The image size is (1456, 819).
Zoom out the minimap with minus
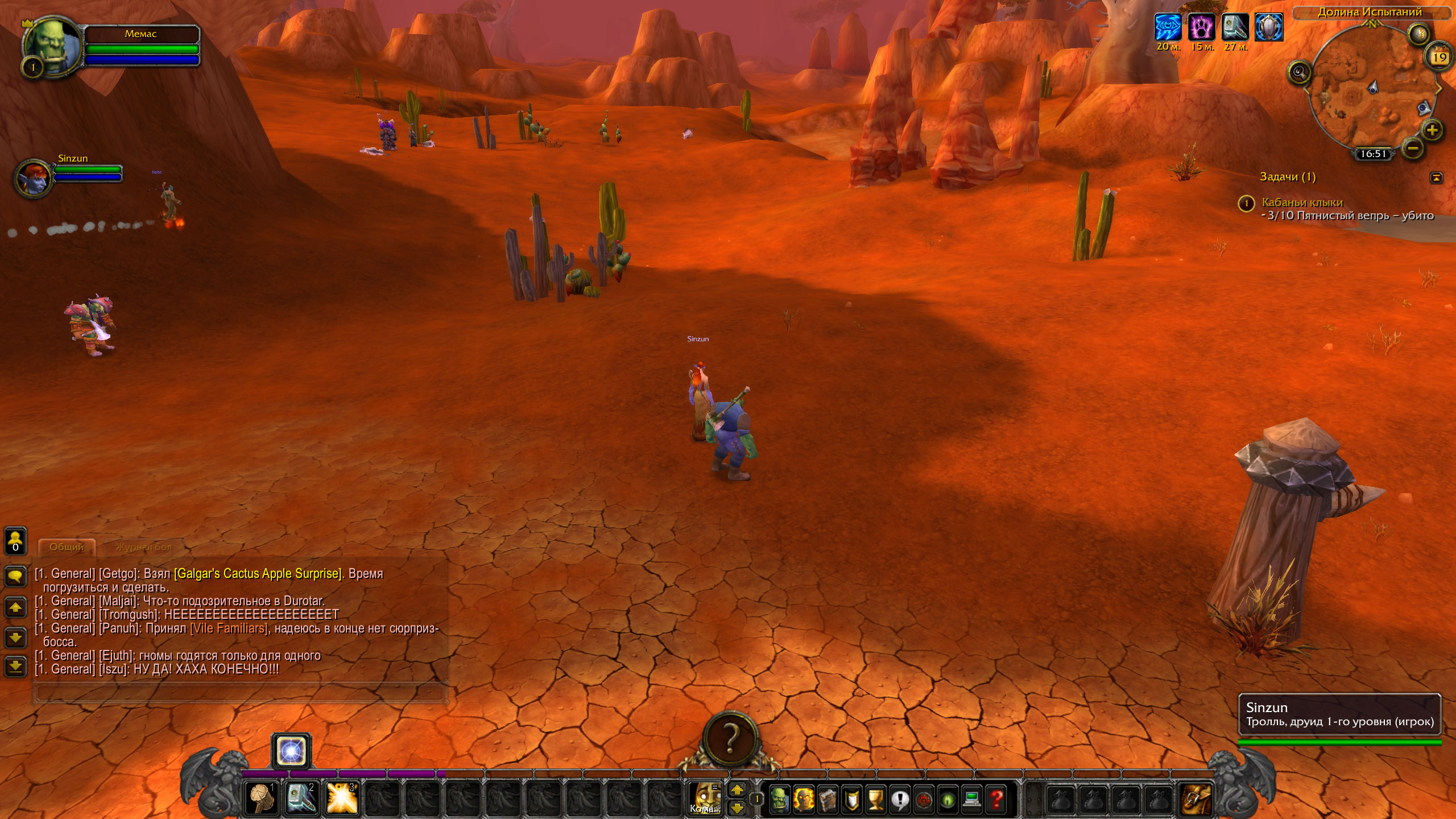pos(1413,149)
